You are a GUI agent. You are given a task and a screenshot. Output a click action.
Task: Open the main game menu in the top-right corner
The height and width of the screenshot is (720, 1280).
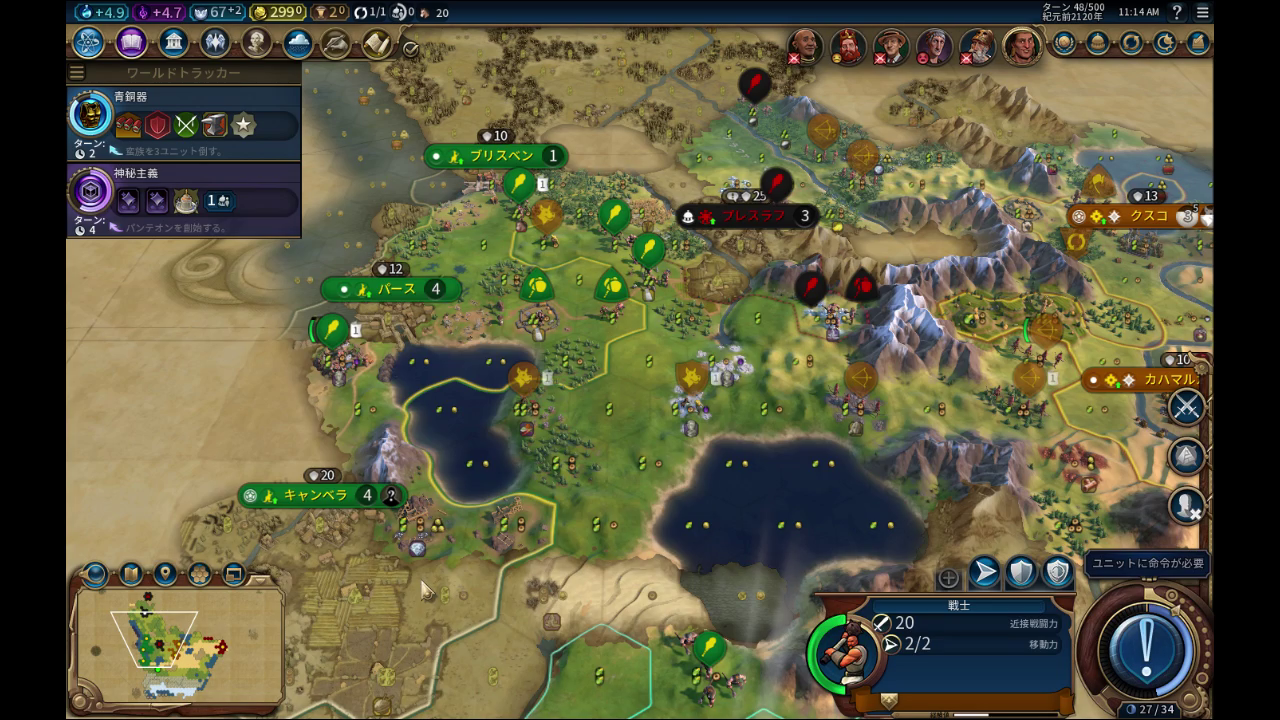click(x=1202, y=12)
